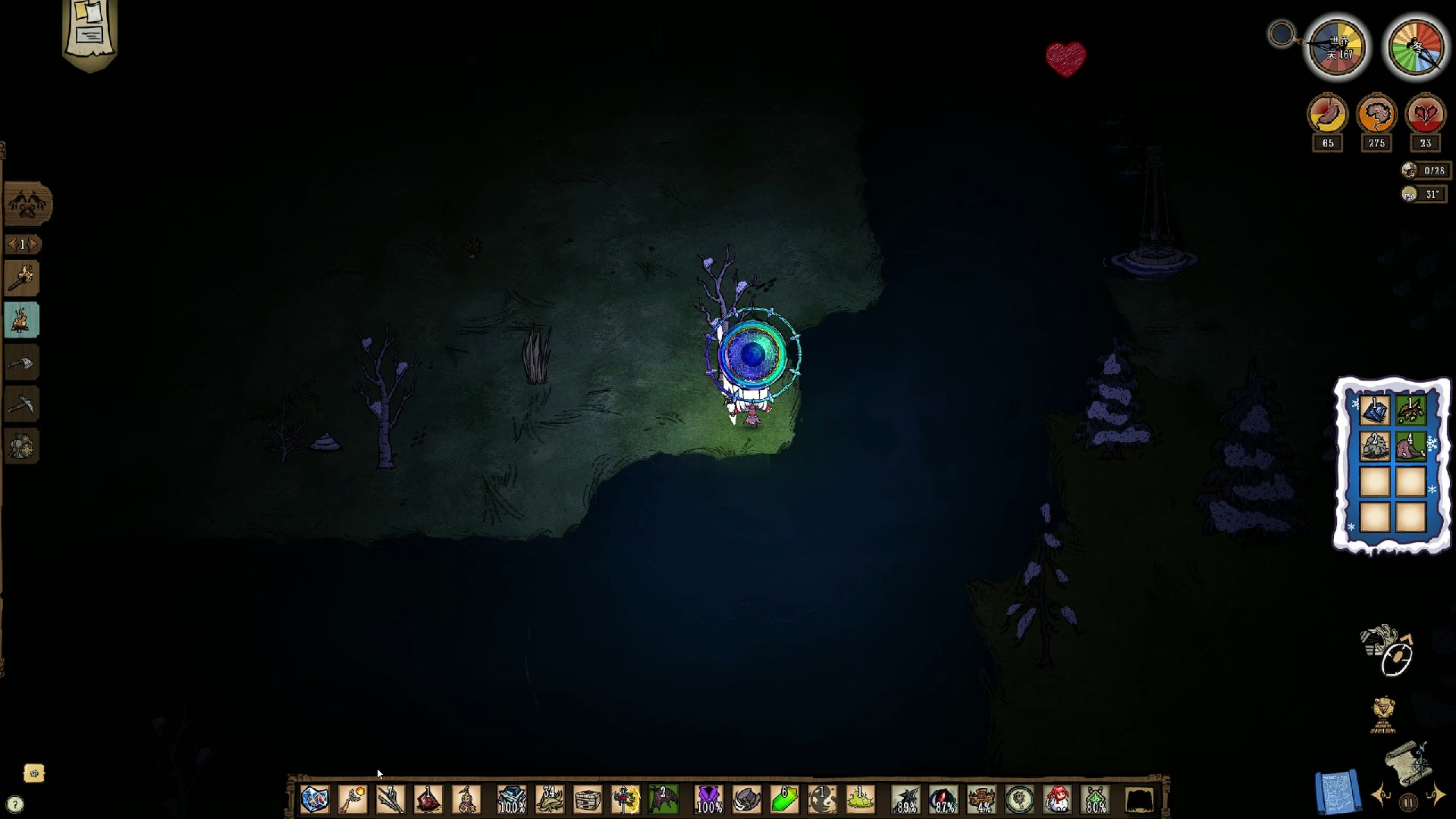Choose the pickaxe crafting recipe
This screenshot has width=1456, height=819.
click(22, 405)
